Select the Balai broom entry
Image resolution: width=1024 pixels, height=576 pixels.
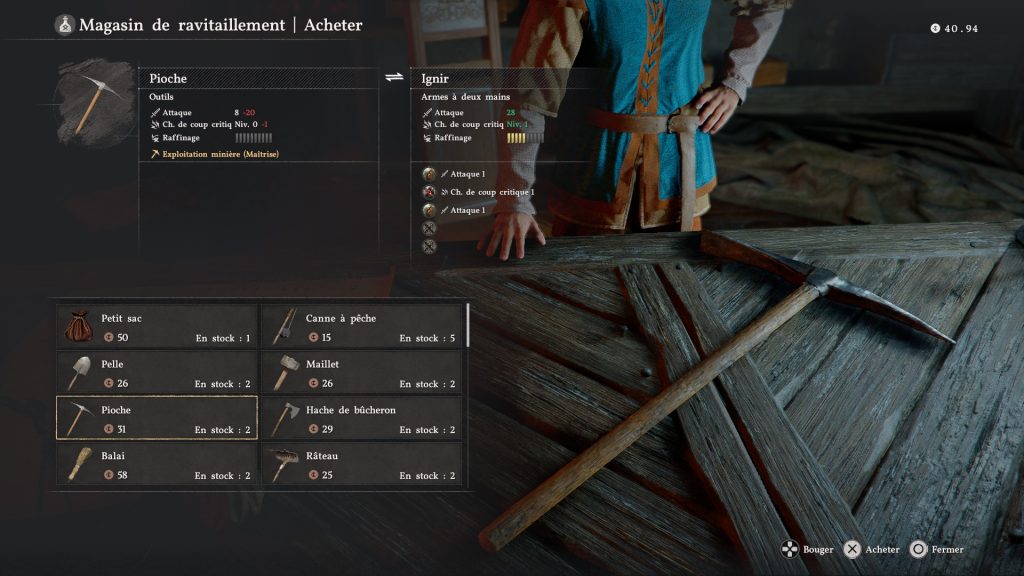pos(157,464)
